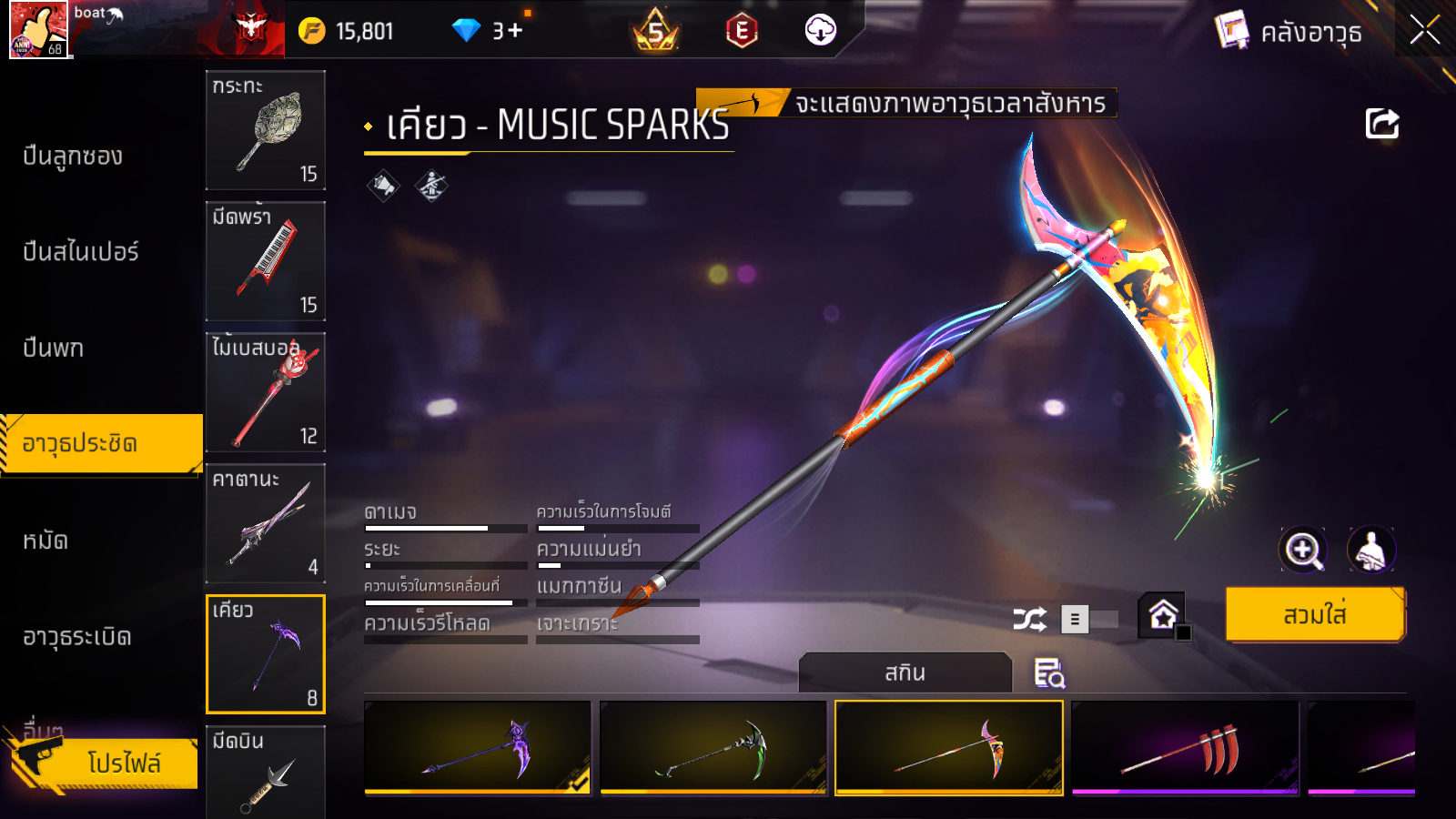
Task: Select the ปืนลูกซอง shotgun category
Action: [73, 157]
